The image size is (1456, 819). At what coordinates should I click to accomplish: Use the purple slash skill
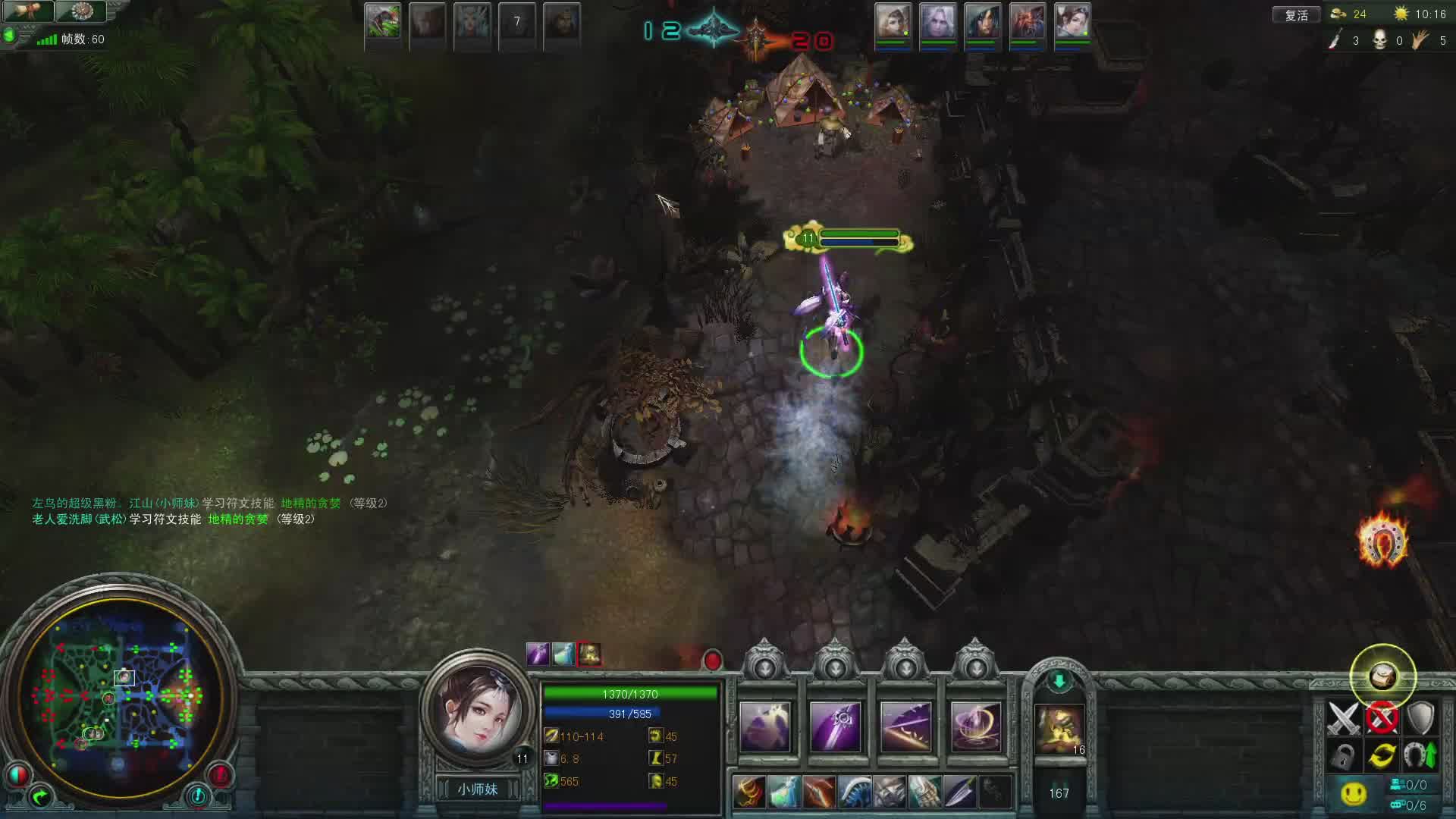coord(905,727)
